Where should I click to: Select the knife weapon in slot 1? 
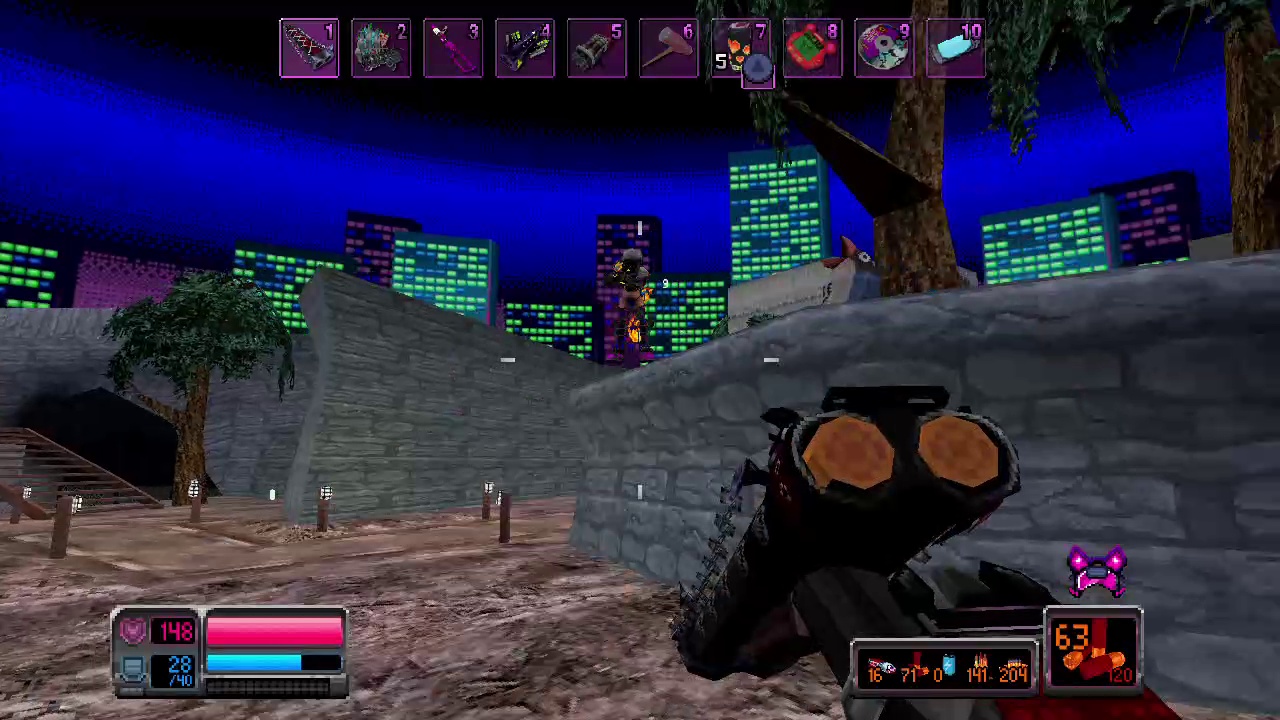point(308,47)
